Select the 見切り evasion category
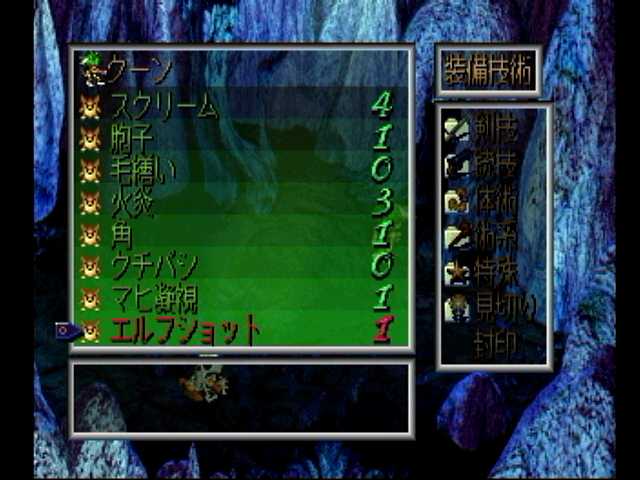The width and height of the screenshot is (640, 480). [x=493, y=307]
